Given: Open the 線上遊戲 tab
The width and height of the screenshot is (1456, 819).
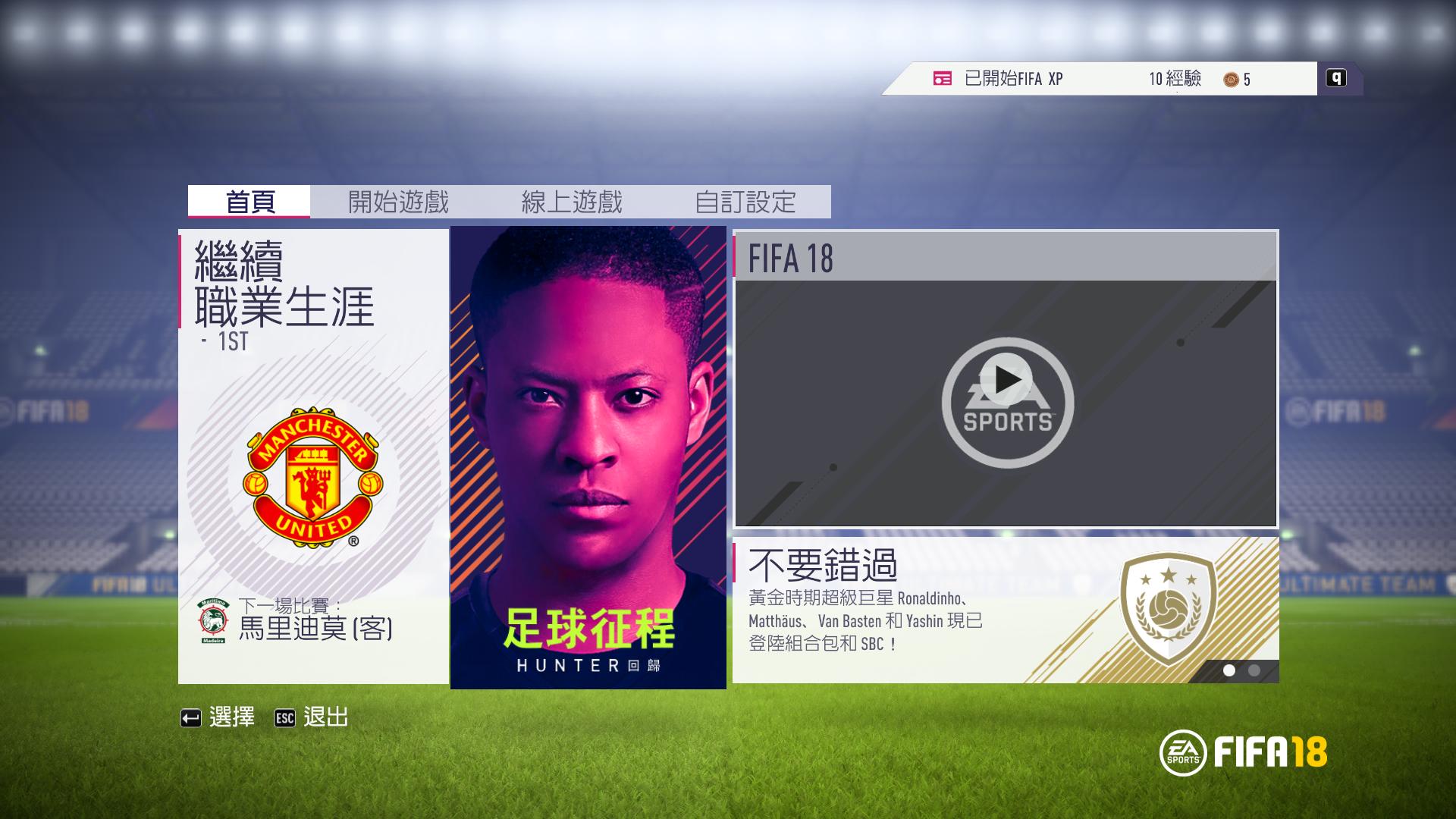Looking at the screenshot, I should [x=573, y=201].
